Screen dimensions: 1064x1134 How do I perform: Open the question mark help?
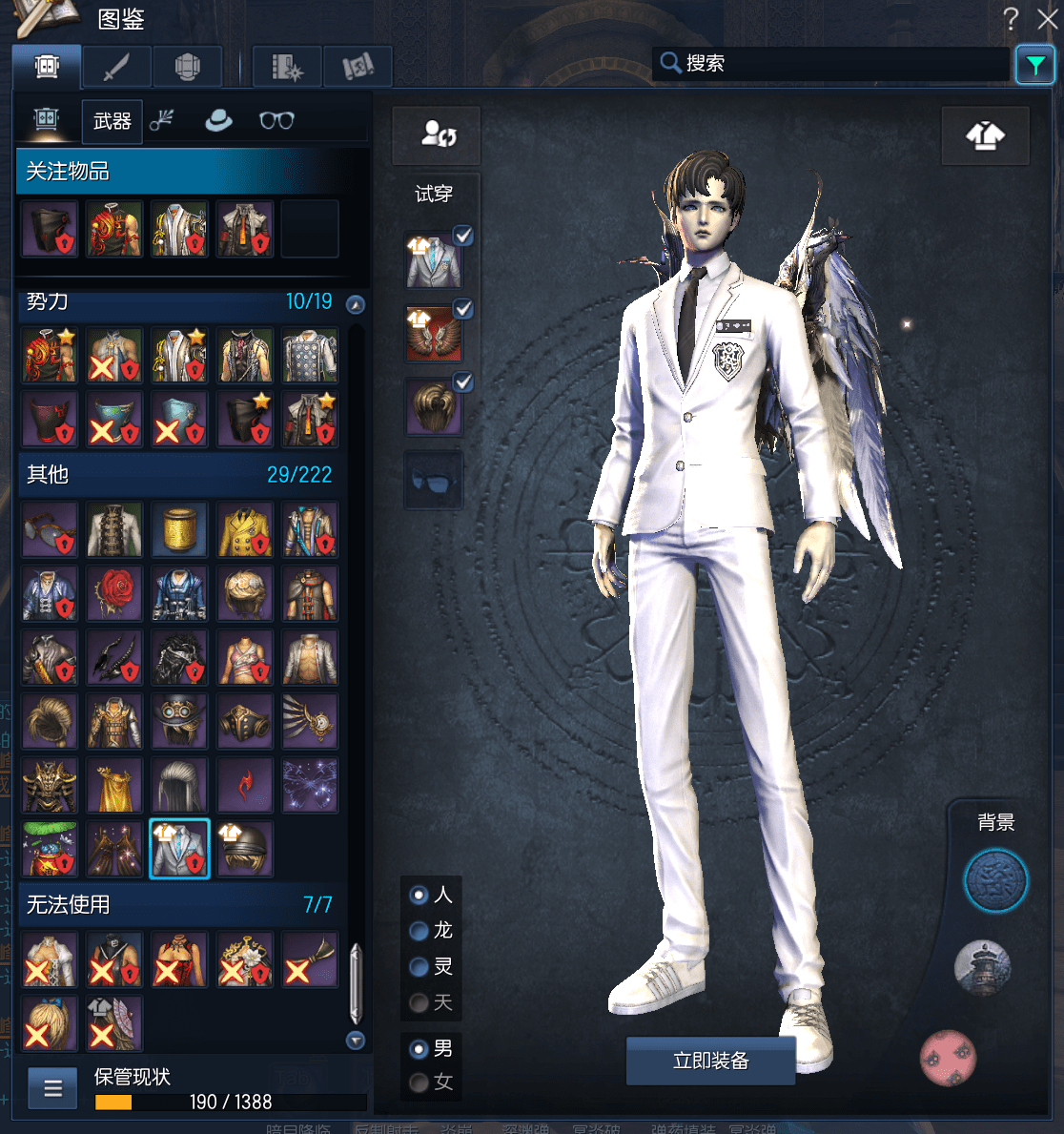(1011, 19)
